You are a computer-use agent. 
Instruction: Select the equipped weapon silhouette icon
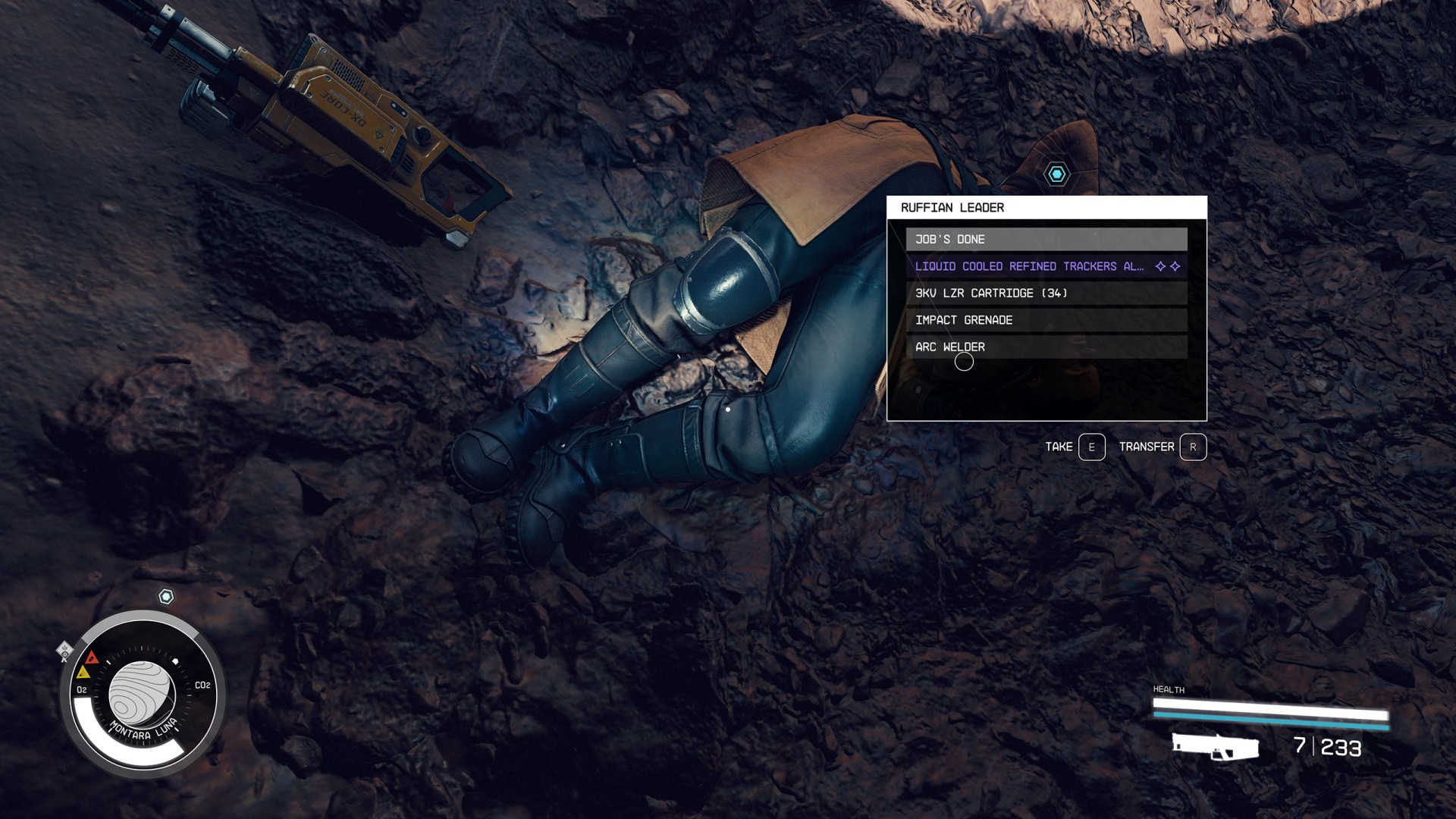click(1215, 746)
